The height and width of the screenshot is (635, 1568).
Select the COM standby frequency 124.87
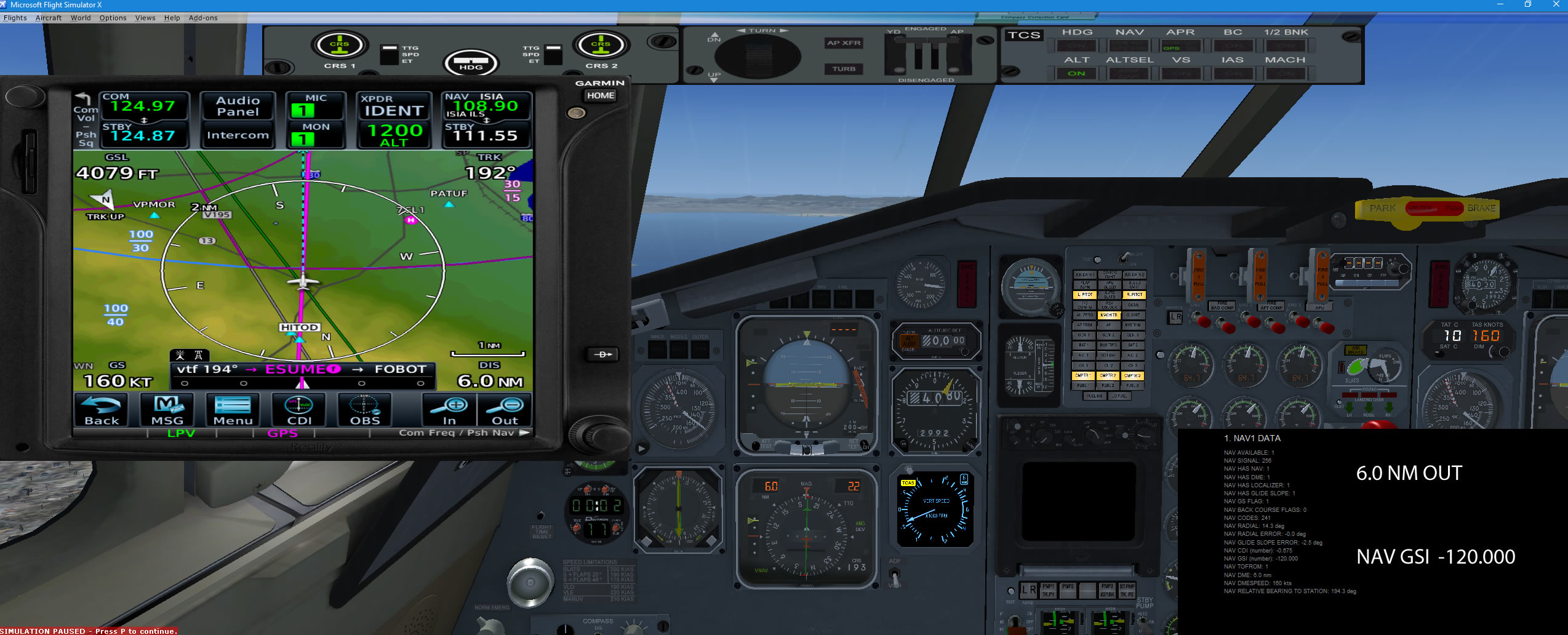[143, 135]
